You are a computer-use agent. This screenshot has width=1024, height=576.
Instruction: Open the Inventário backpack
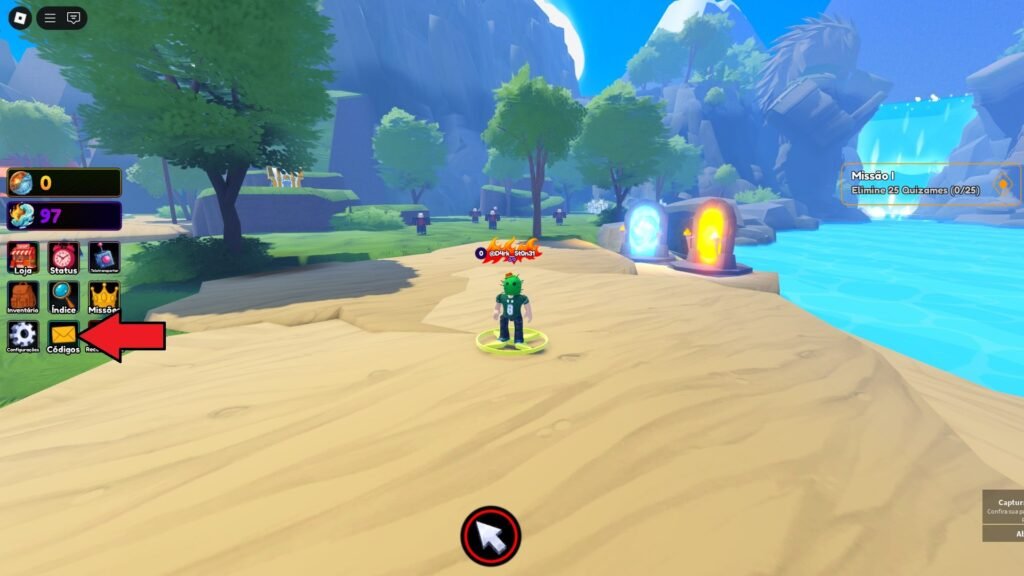23,297
